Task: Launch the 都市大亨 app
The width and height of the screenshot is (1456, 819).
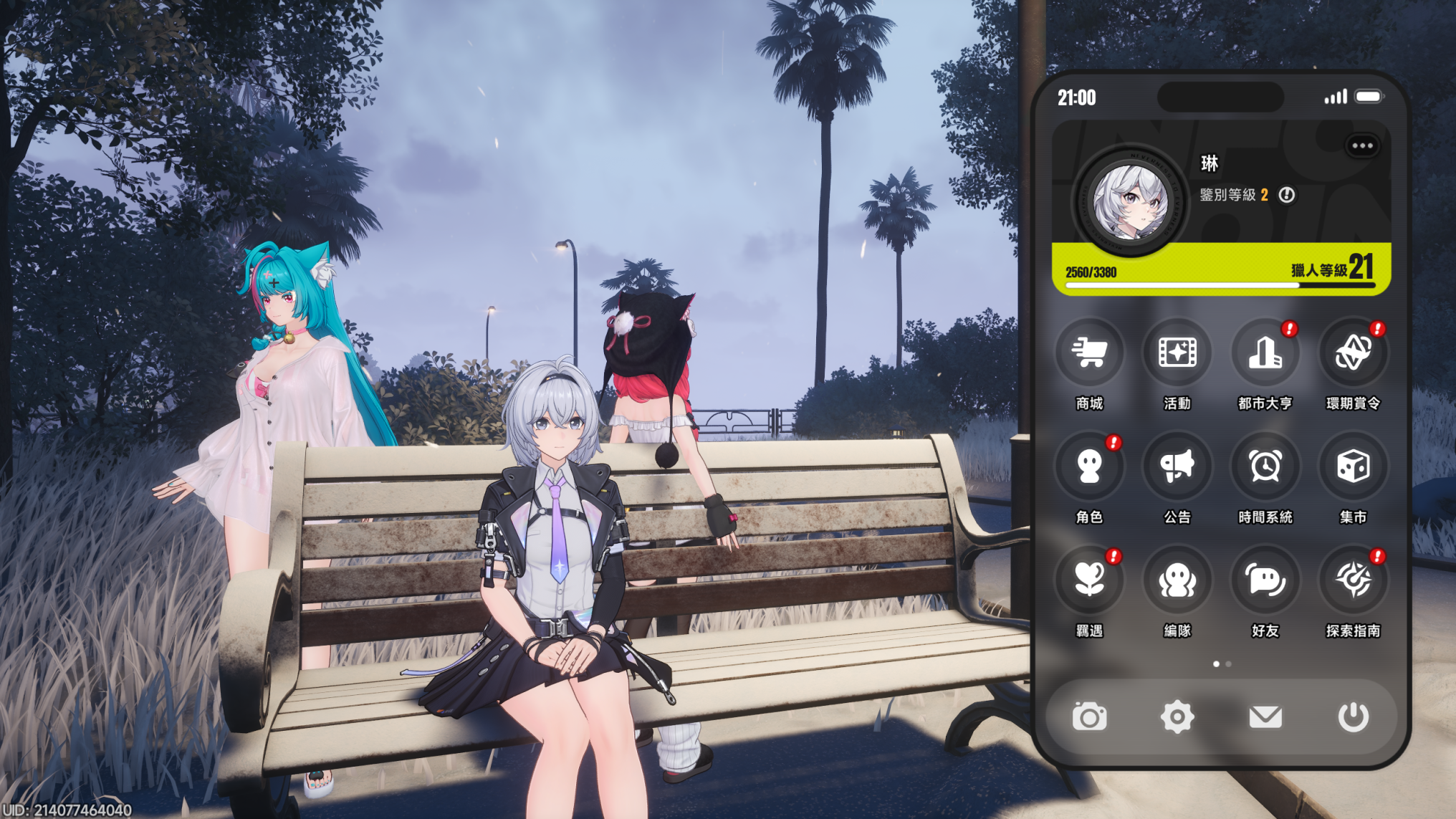Action: coord(1265,353)
